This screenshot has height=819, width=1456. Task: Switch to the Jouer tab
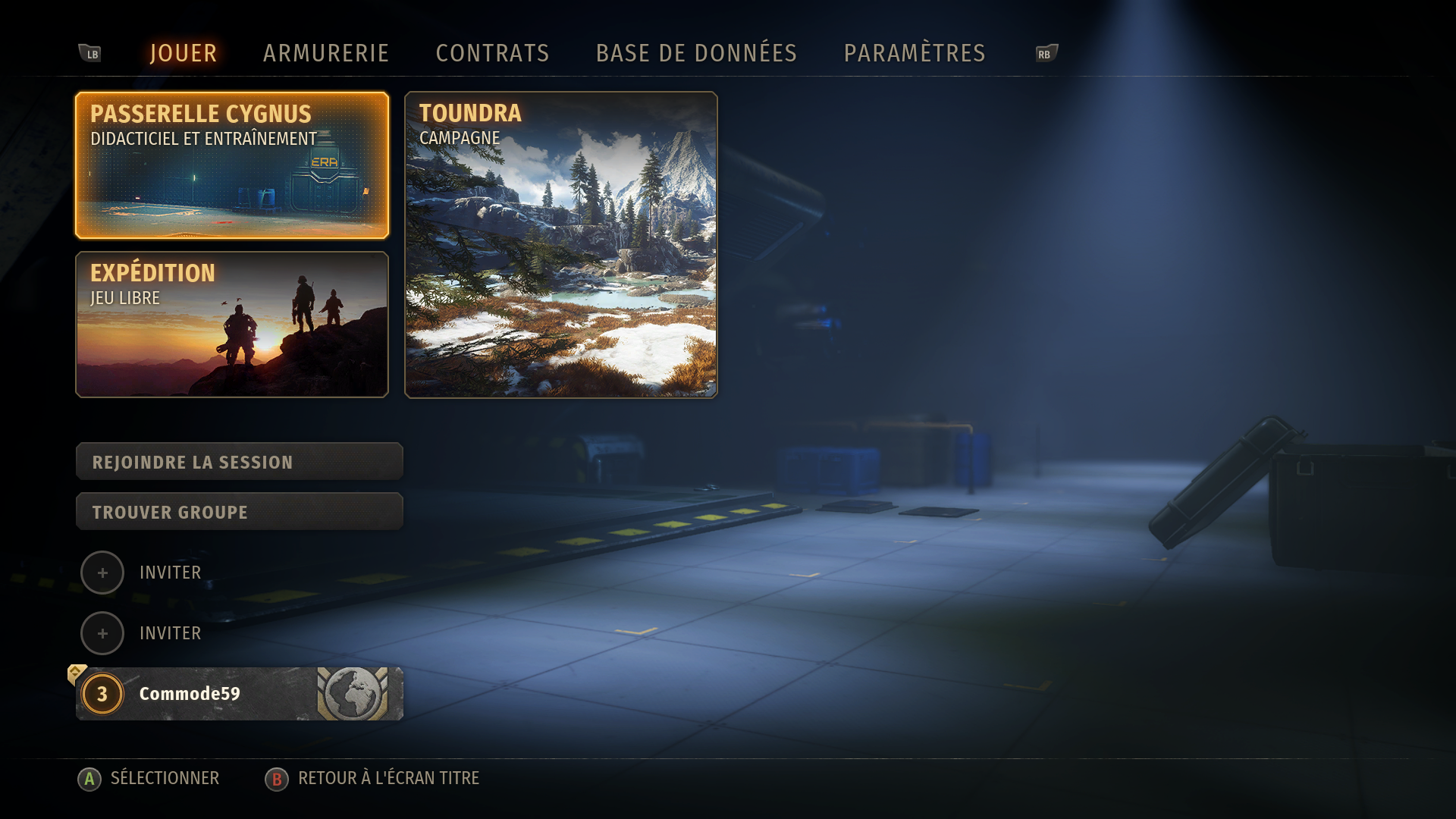click(x=184, y=53)
